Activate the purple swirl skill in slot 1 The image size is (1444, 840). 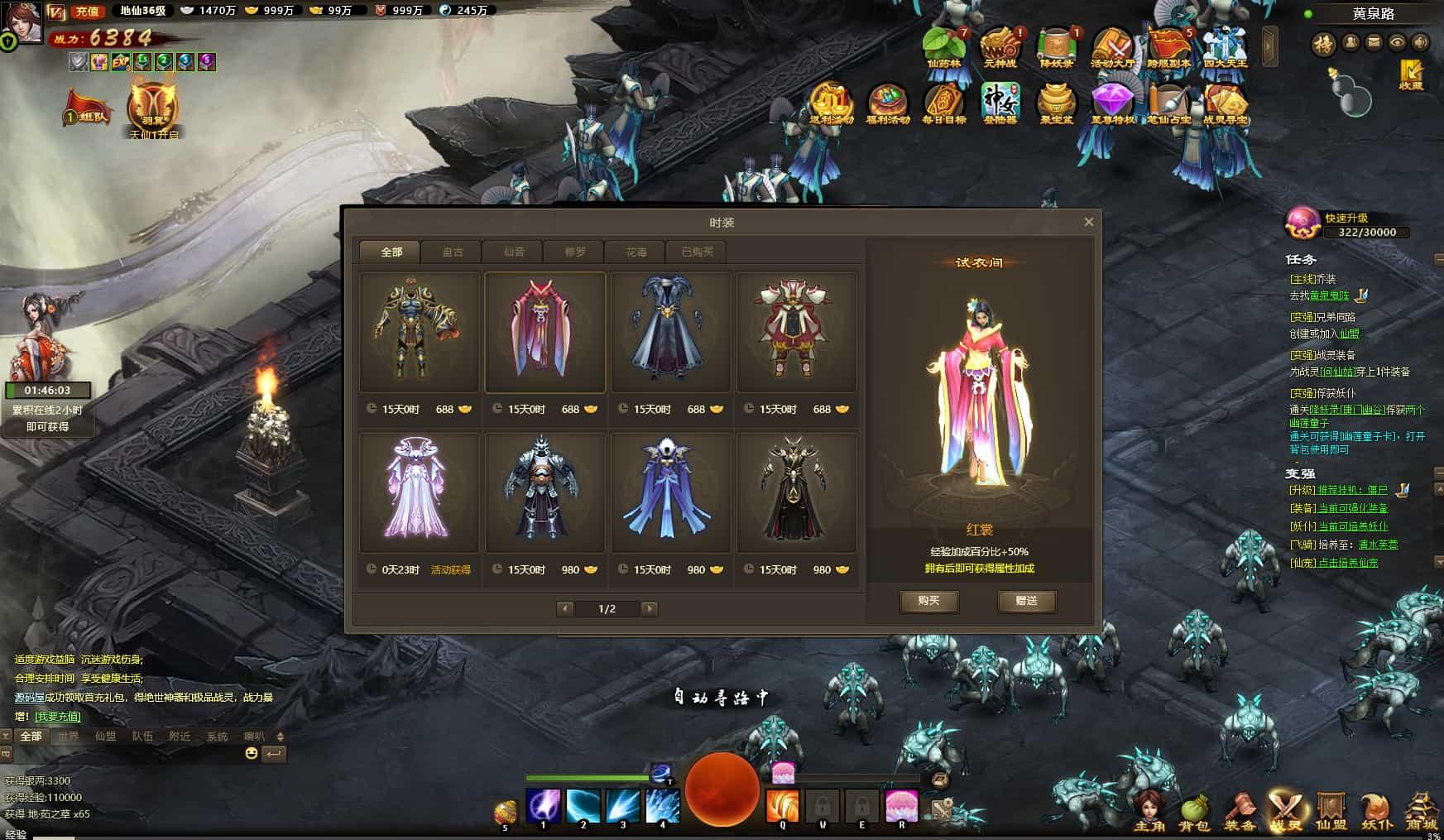click(544, 805)
